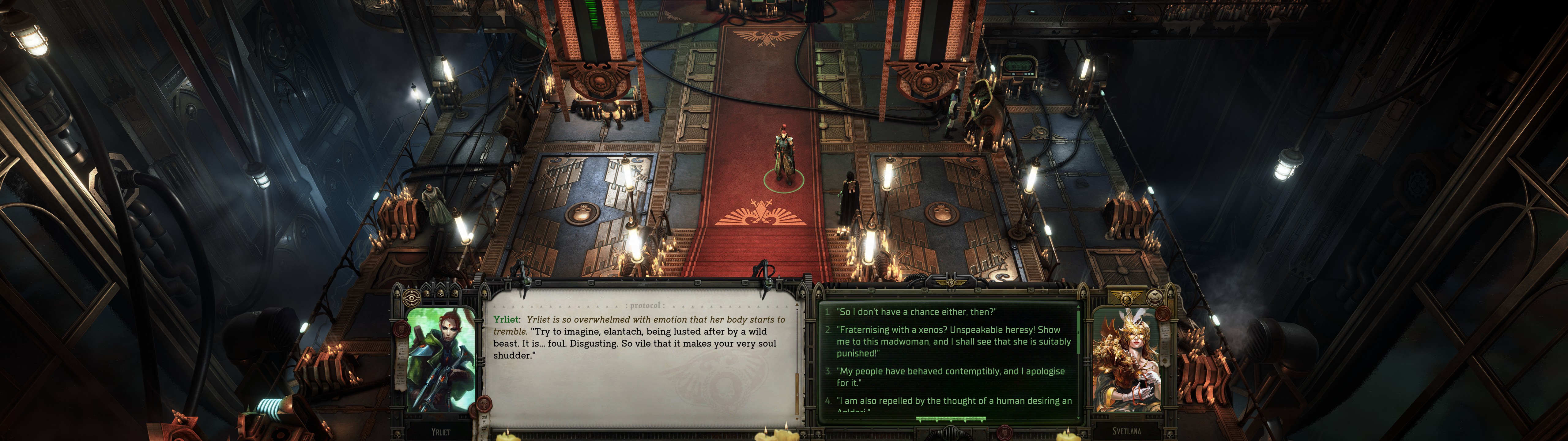Pick the apology reply about my people
Screen dimensions: 1568x441
pos(950,376)
